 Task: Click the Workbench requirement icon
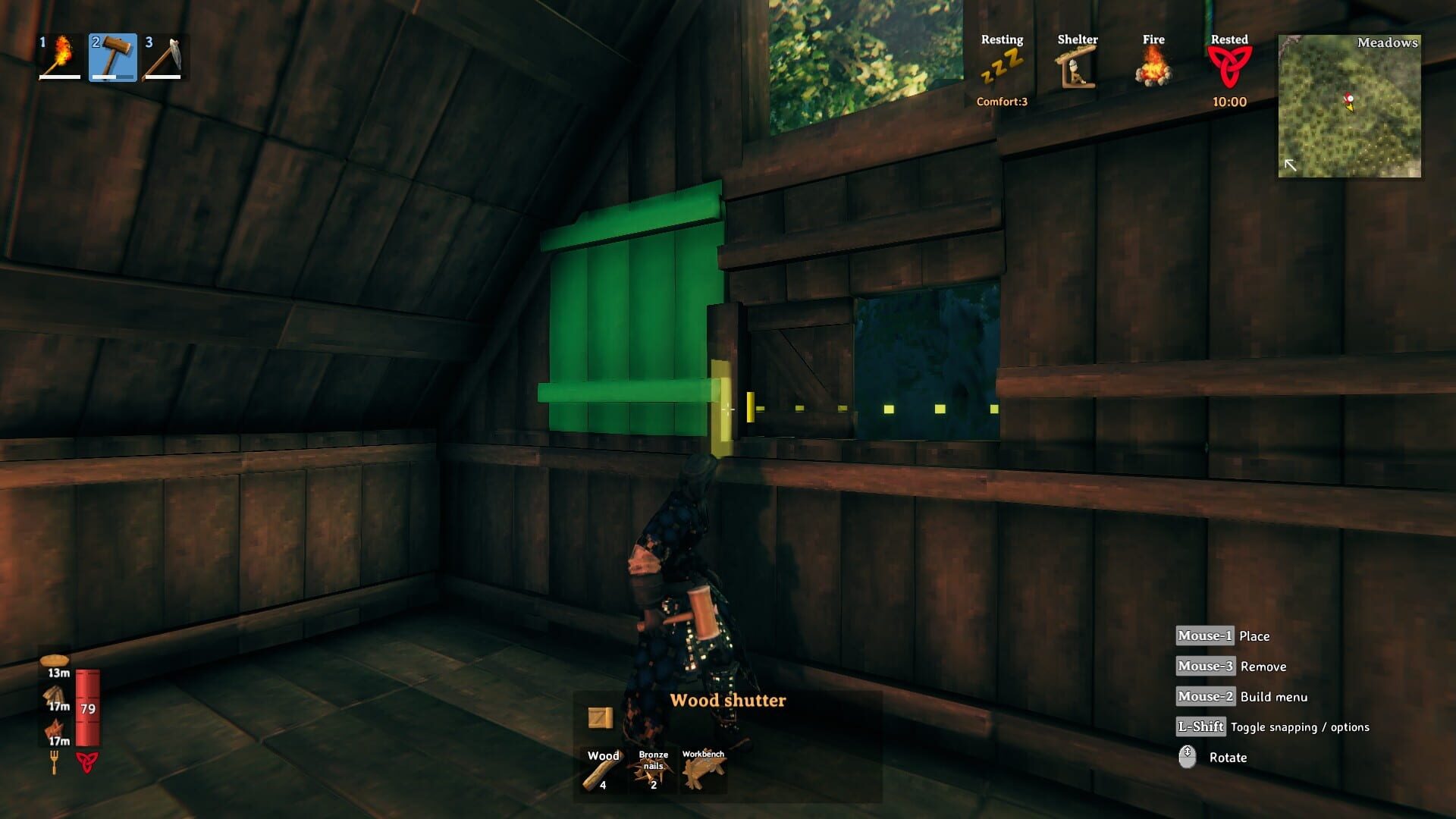pos(704,770)
